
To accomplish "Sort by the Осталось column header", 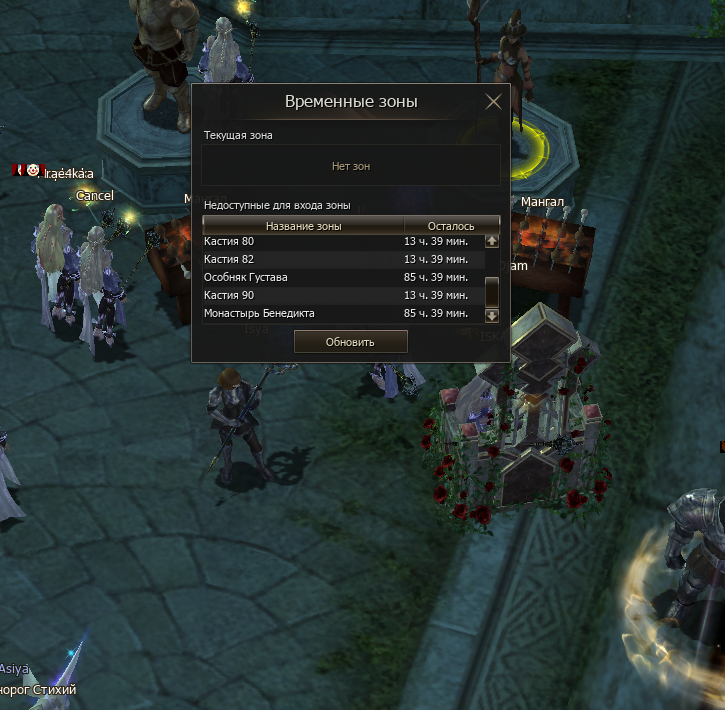I will [451, 226].
